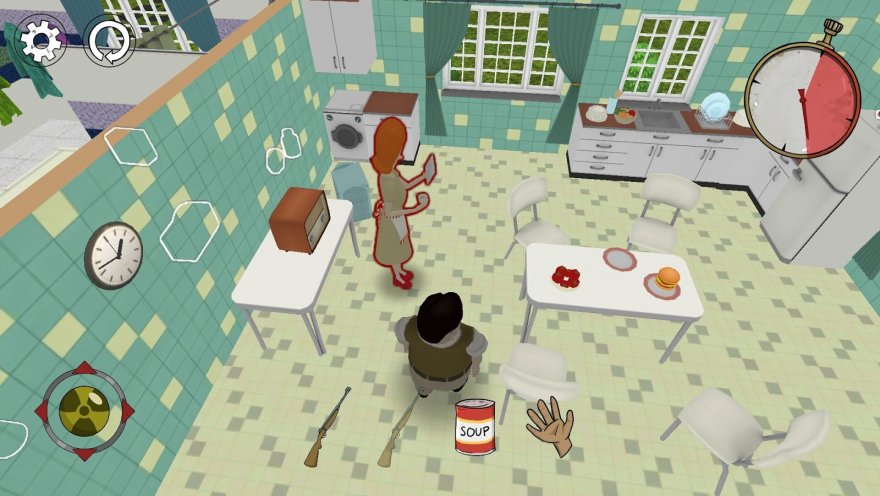Click the circular restart arrow button
The height and width of the screenshot is (496, 880).
coord(109,41)
